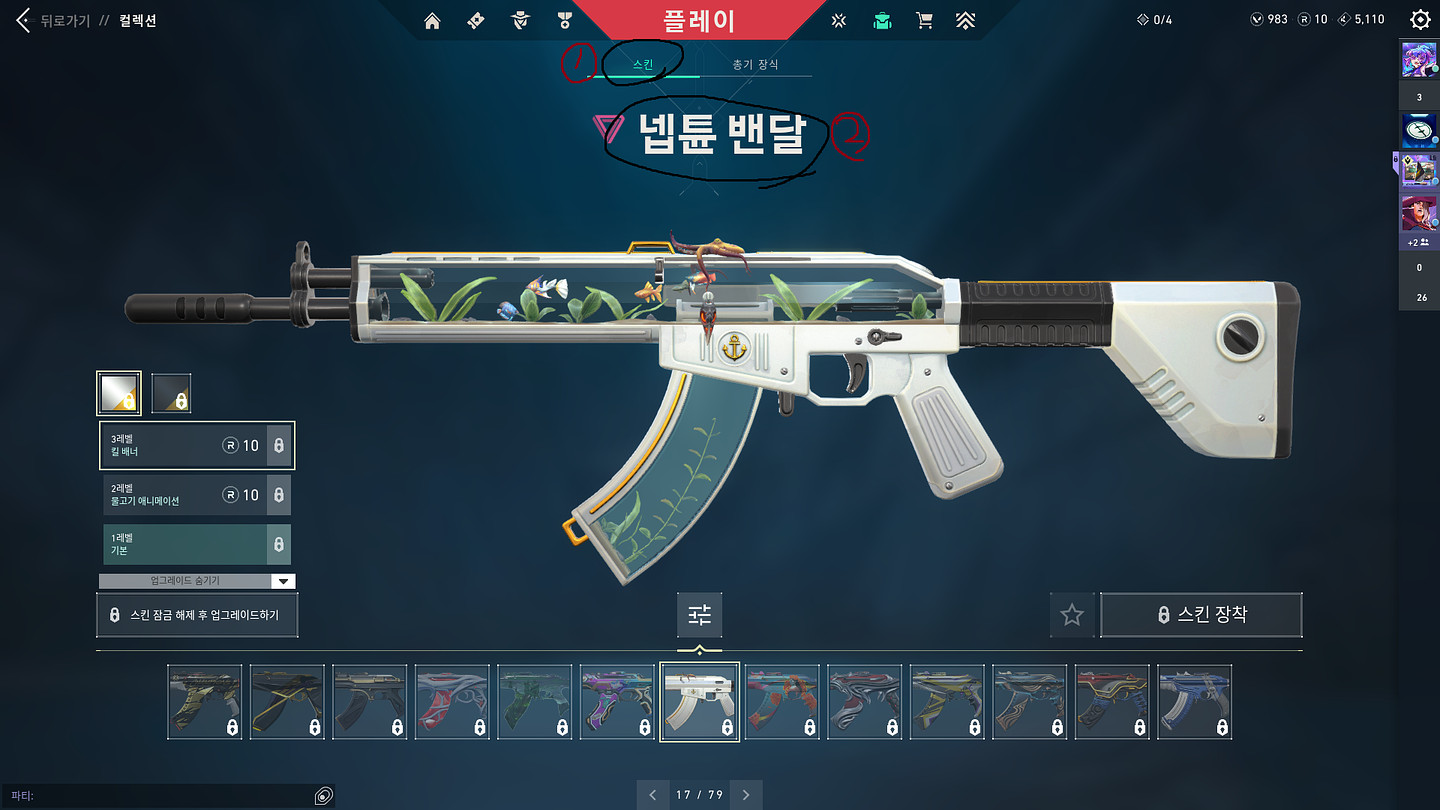This screenshot has height=810, width=1440.
Task: Click the red 플레이 button
Action: coord(699,20)
